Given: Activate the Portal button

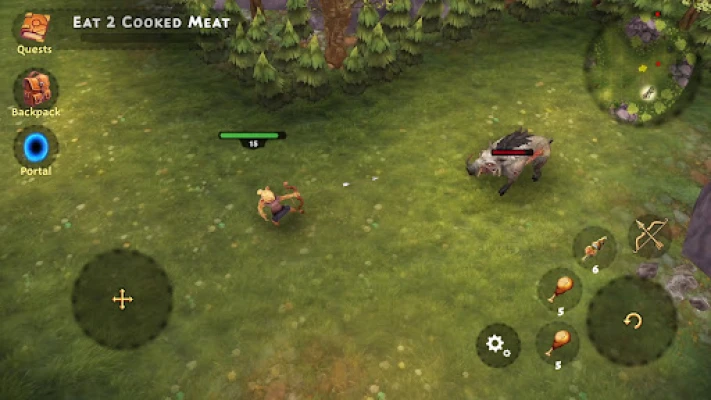Looking at the screenshot, I should point(35,148).
